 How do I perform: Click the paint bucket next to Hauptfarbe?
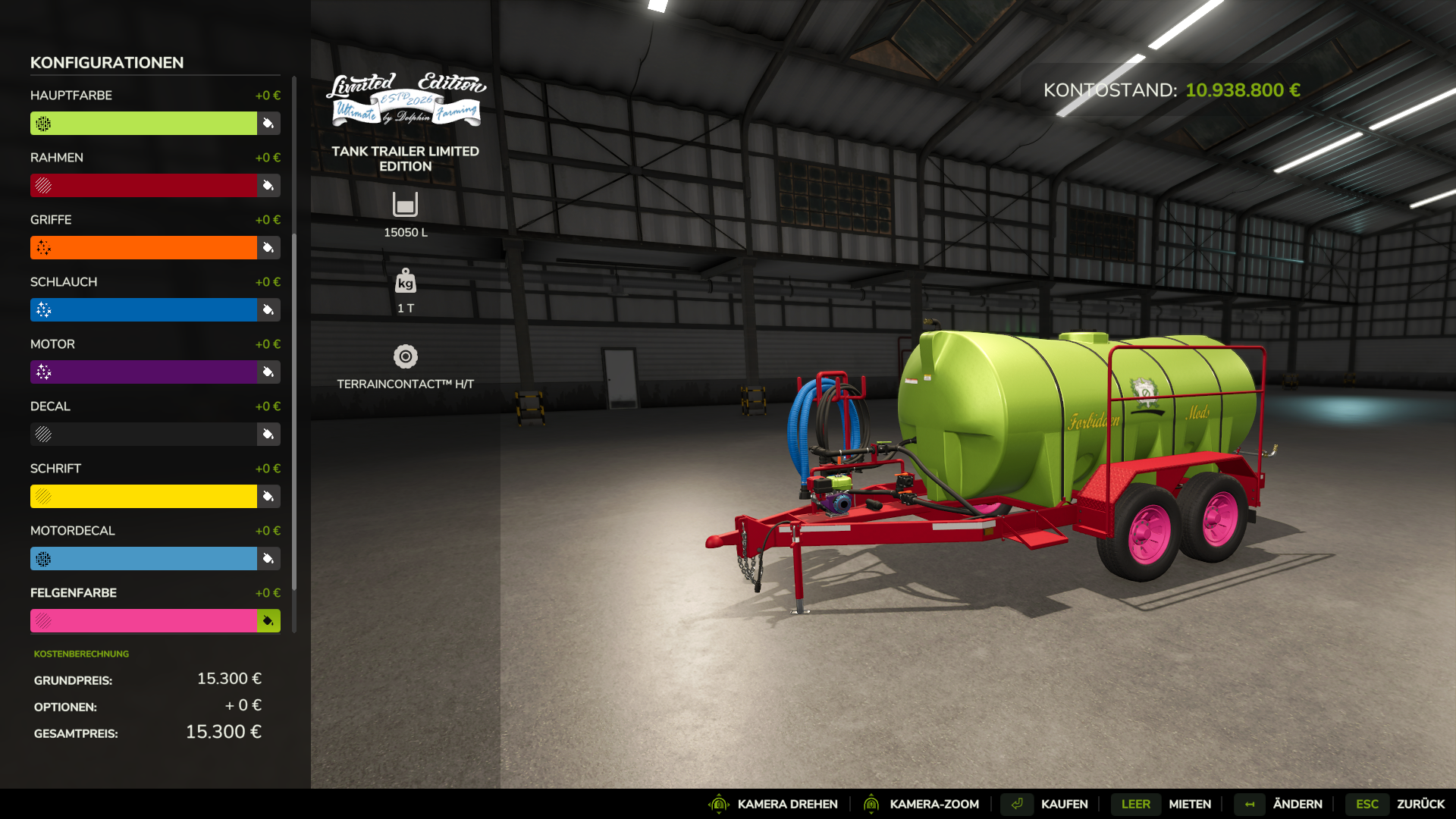point(268,124)
